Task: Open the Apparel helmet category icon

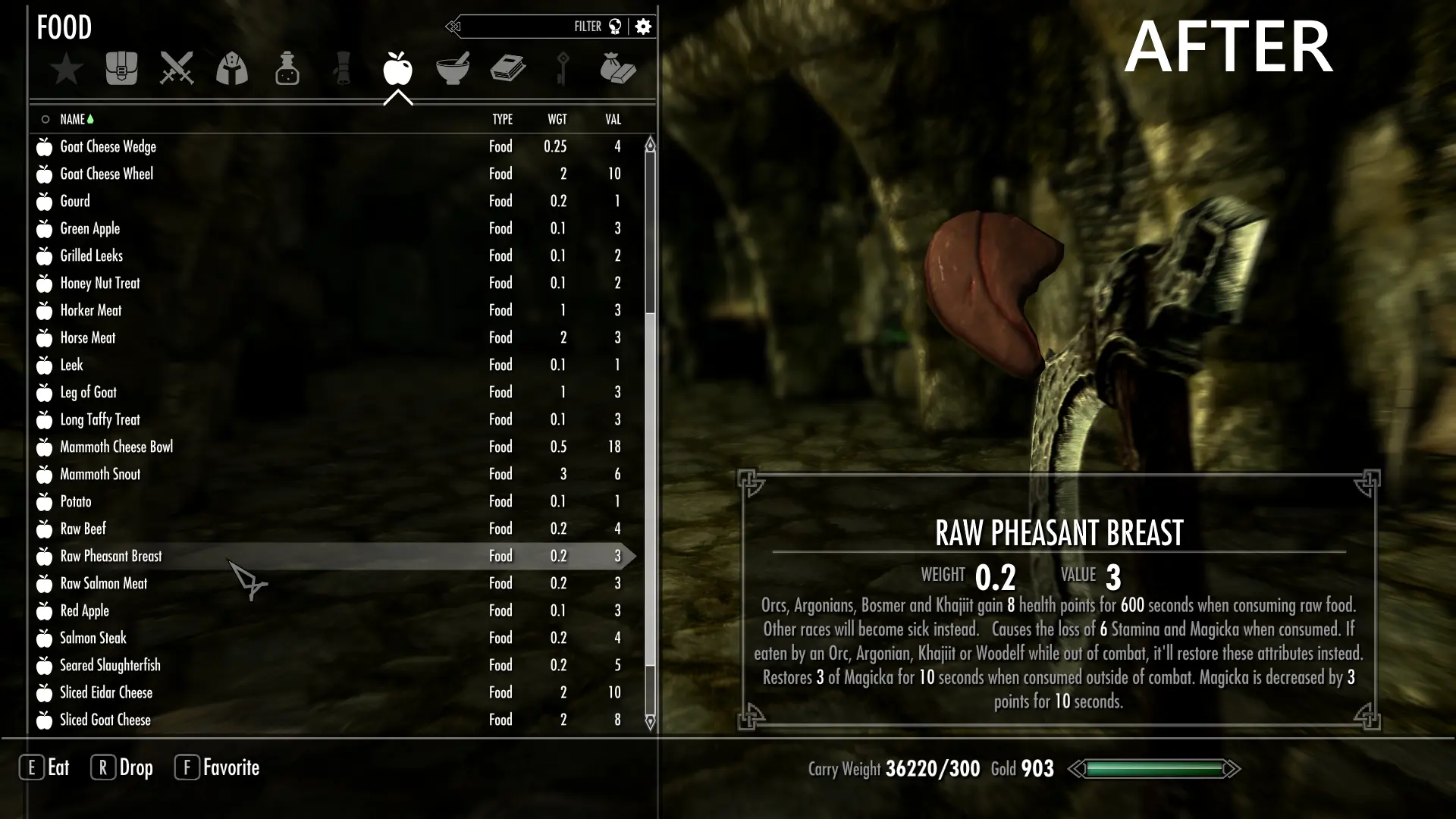Action: point(231,68)
